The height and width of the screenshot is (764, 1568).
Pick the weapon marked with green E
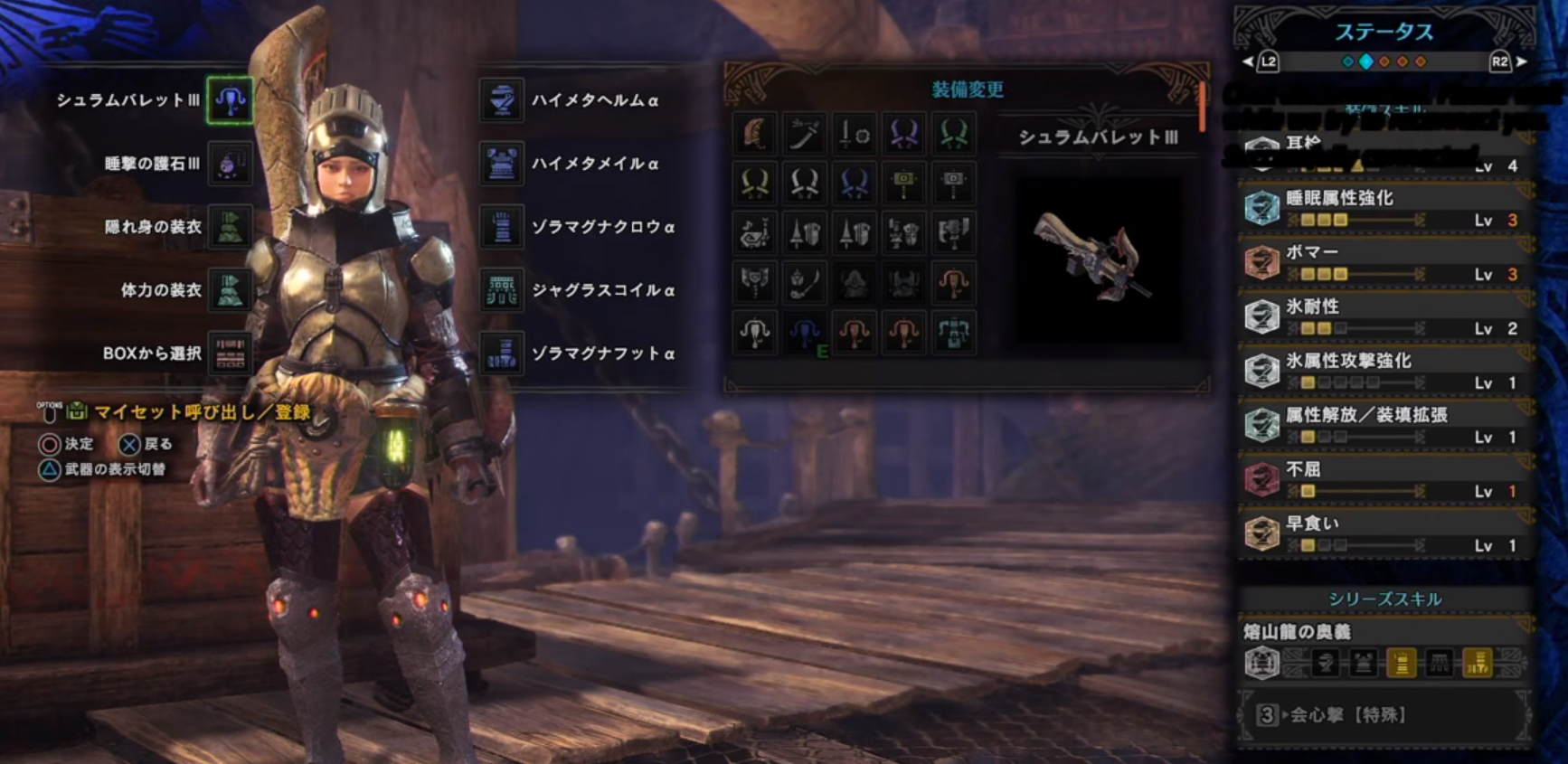click(805, 333)
